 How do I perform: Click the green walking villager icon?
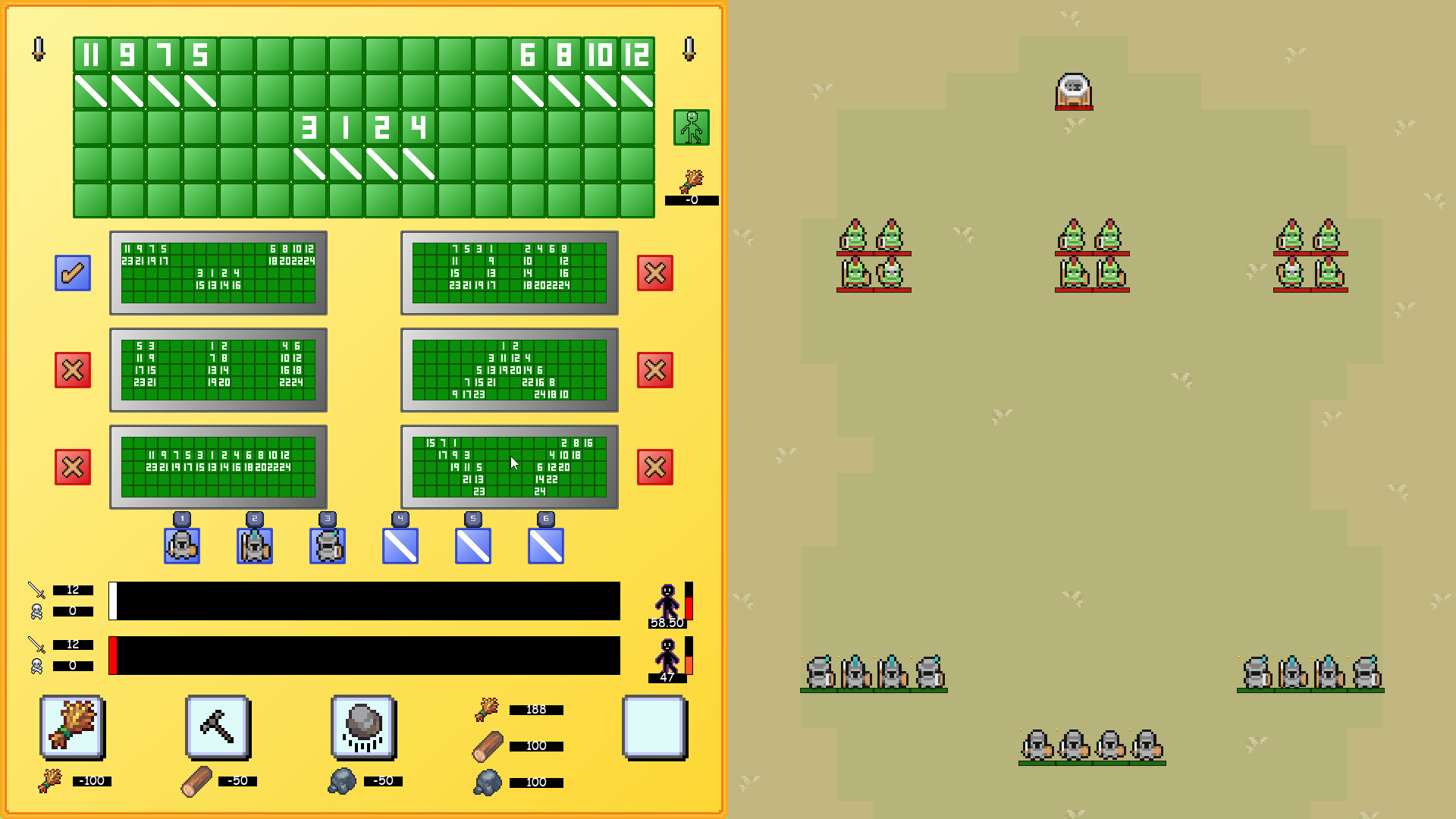coord(691,127)
